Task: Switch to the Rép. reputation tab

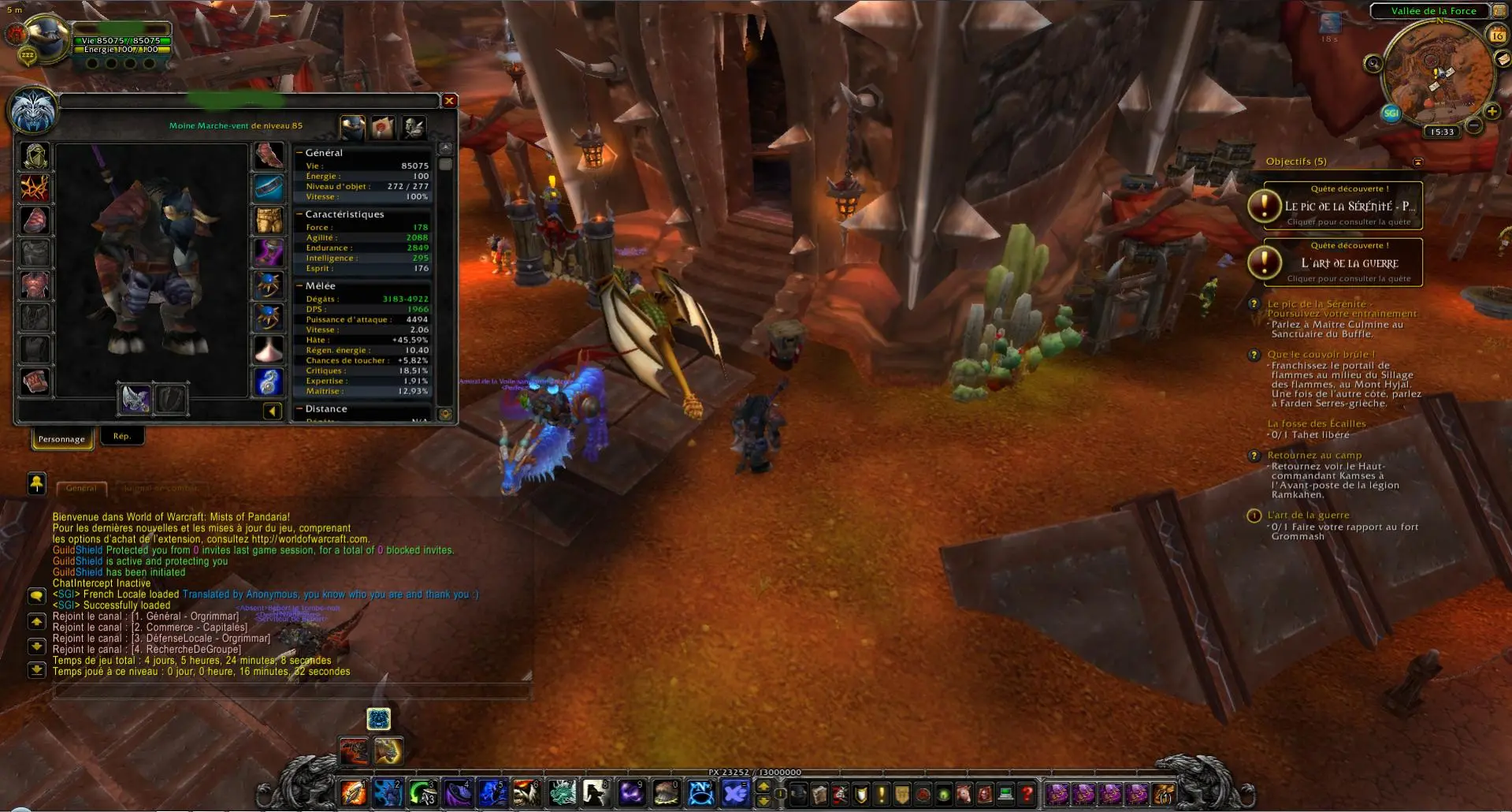Action: pos(121,437)
